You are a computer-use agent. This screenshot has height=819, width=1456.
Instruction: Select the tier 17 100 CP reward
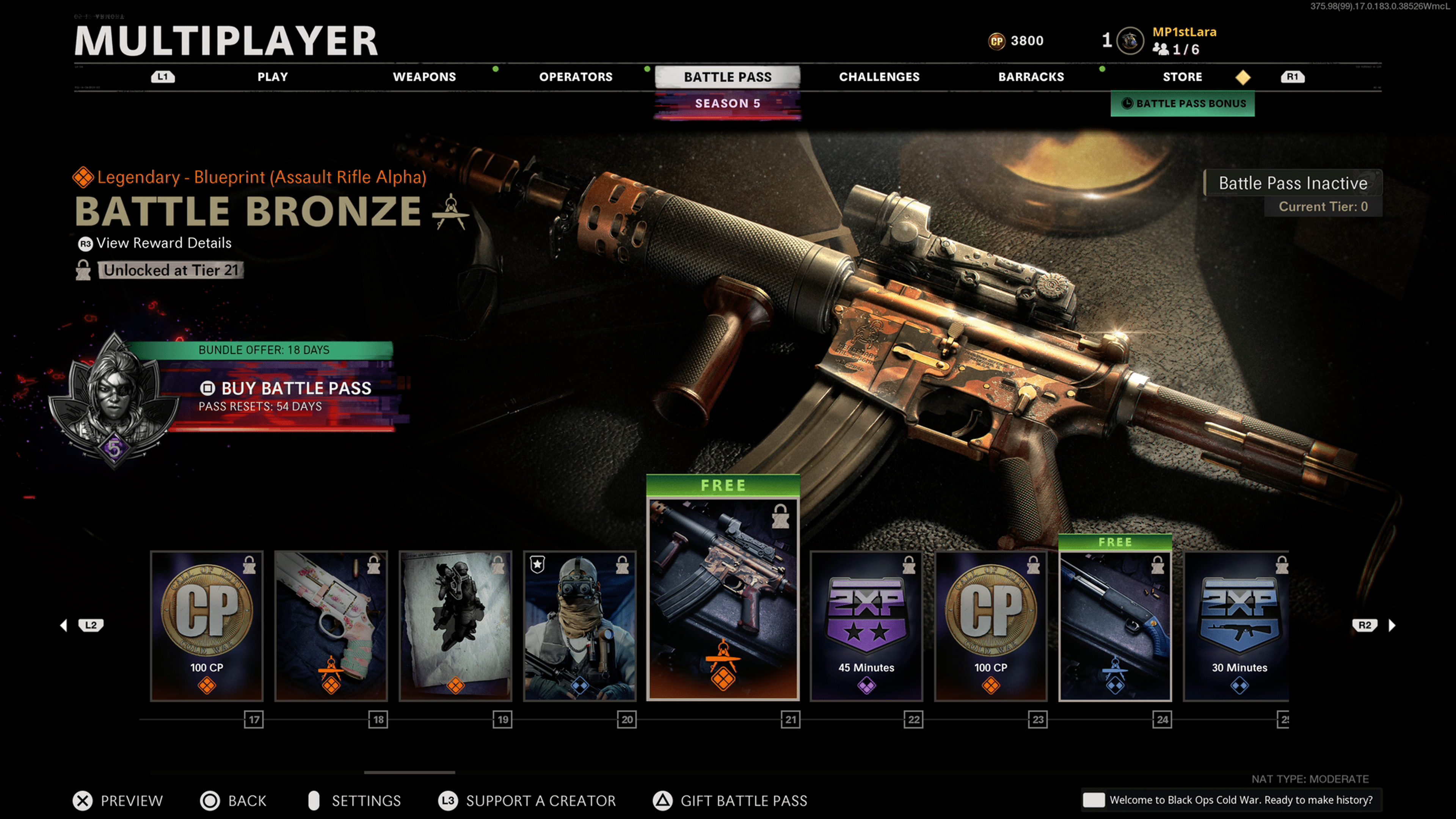tap(207, 626)
